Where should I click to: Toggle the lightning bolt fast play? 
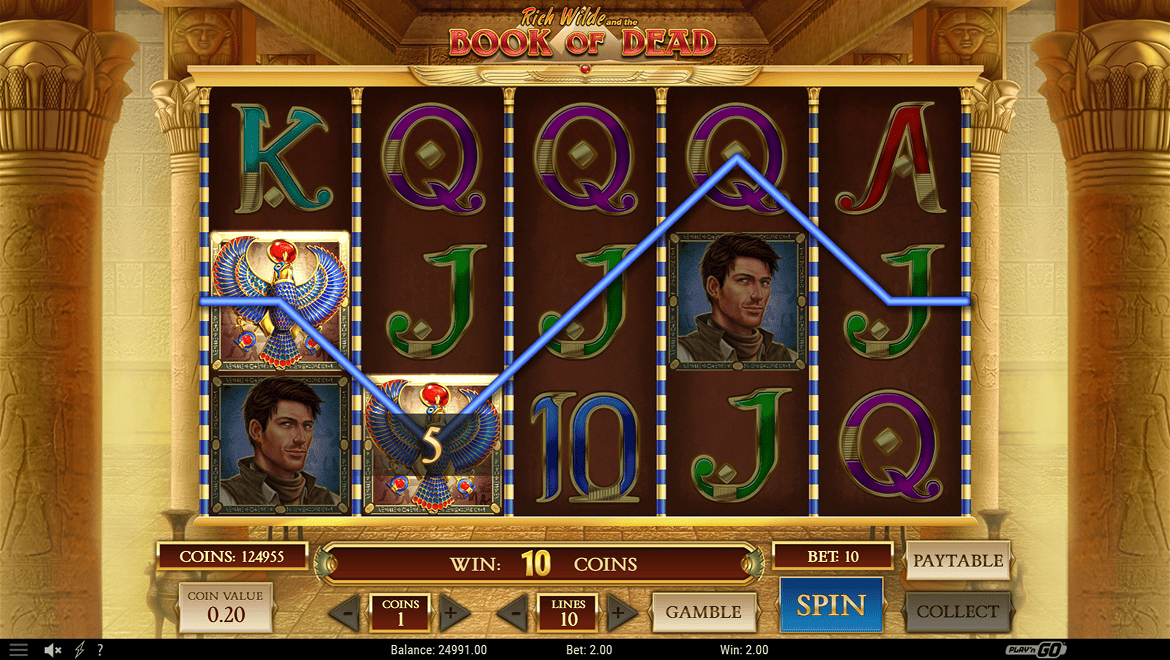point(79,650)
